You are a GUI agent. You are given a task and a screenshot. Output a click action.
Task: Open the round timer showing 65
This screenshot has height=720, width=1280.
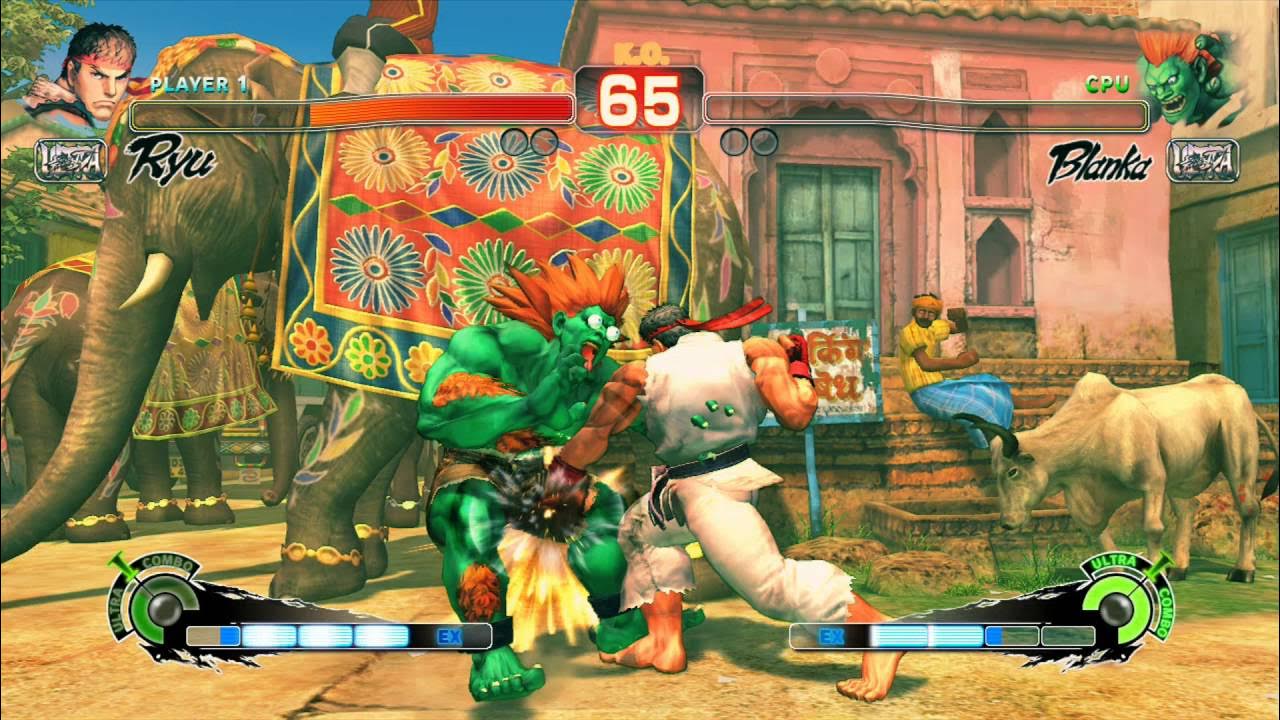[x=640, y=100]
